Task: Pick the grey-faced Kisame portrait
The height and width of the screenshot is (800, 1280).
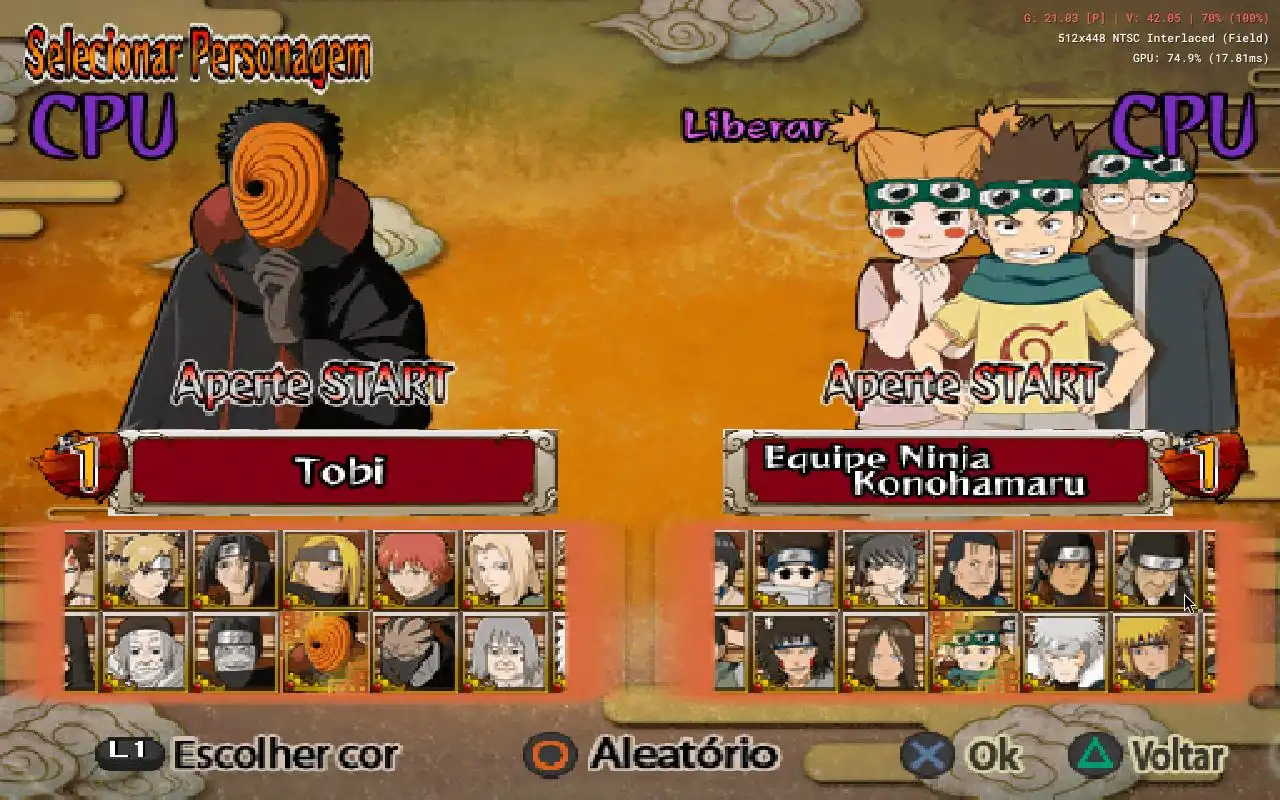Action: point(235,652)
